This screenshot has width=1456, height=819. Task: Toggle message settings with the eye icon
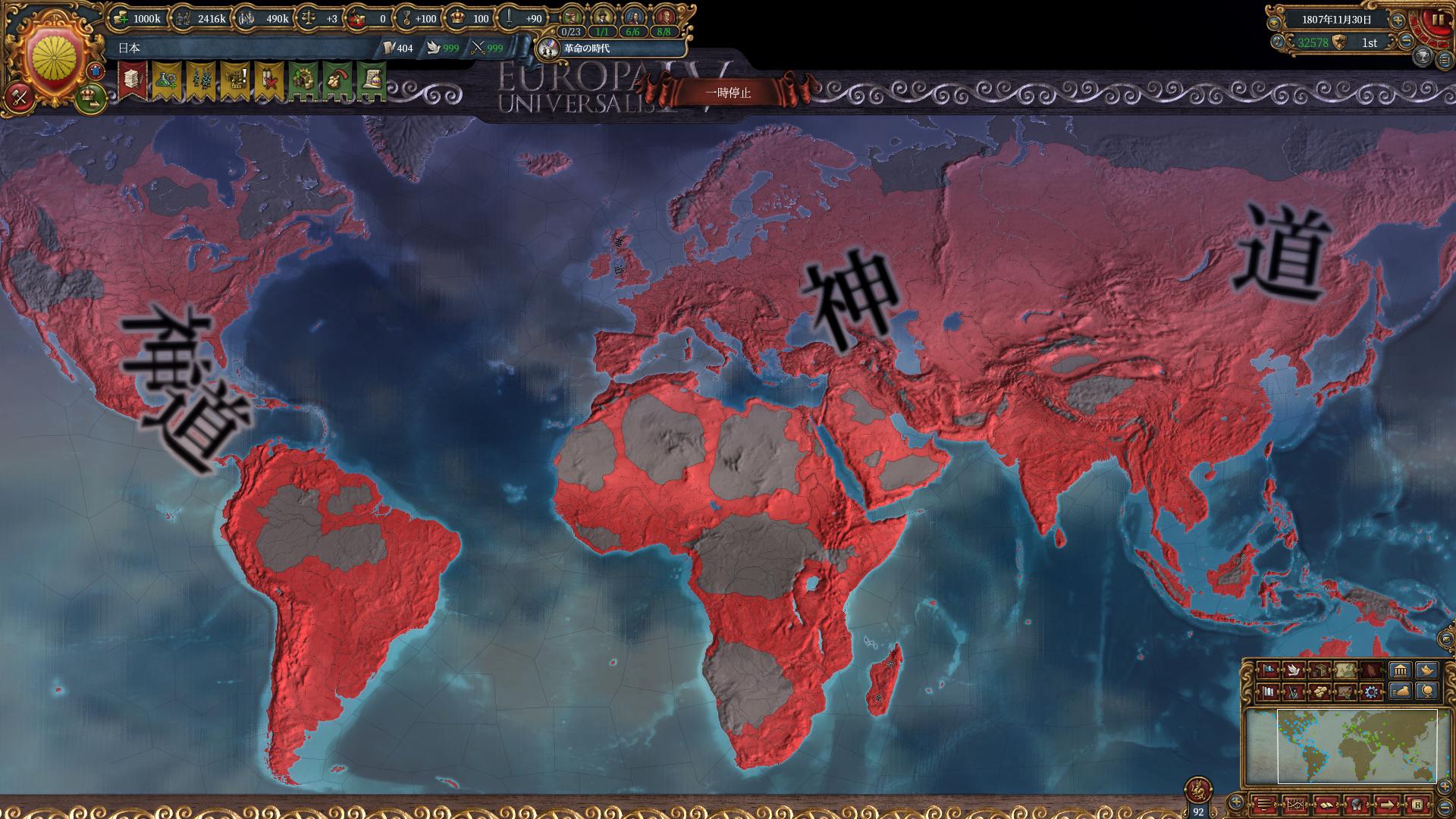tap(1274, 23)
